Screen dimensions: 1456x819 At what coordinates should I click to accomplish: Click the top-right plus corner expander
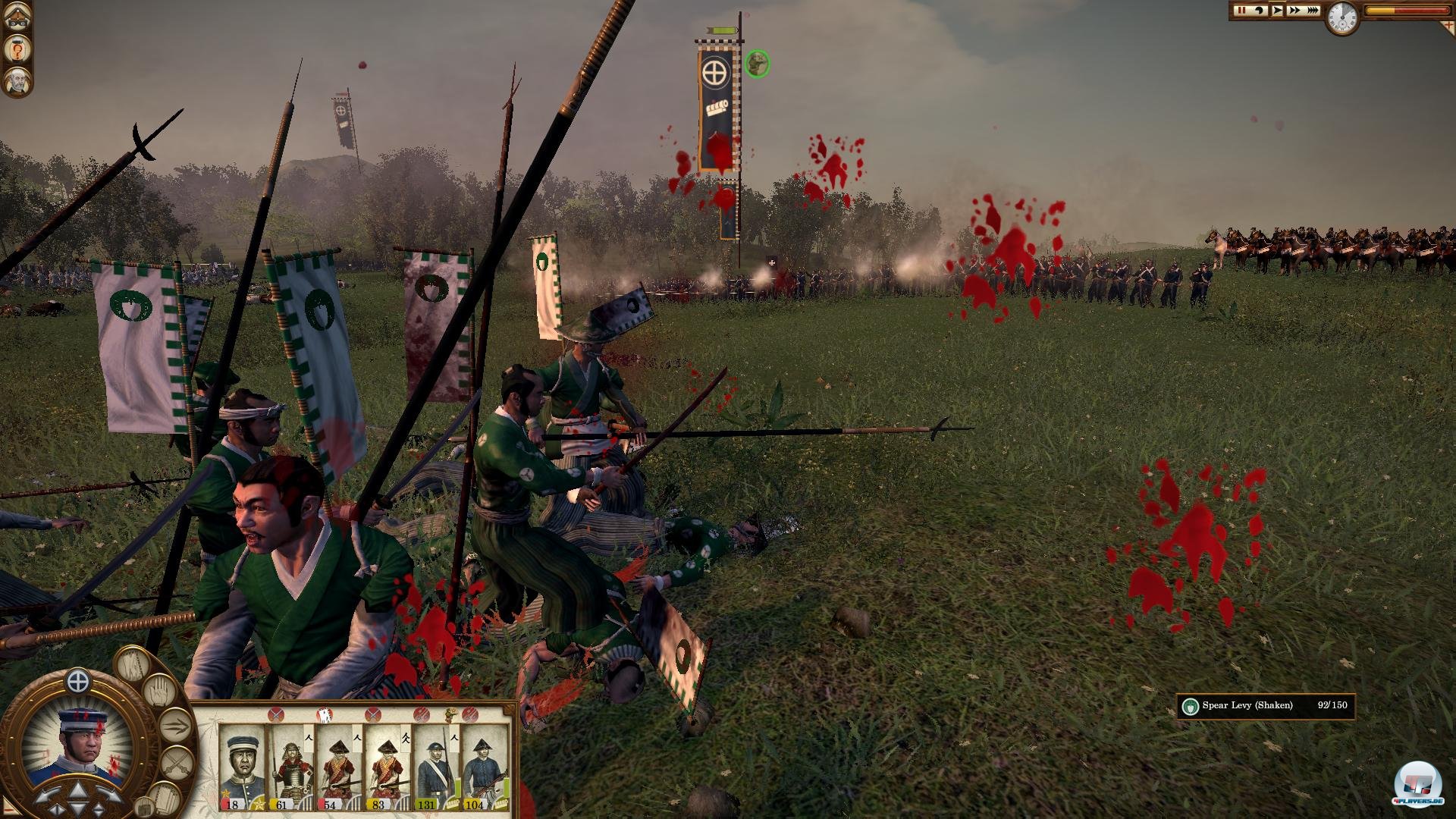click(x=1447, y=25)
